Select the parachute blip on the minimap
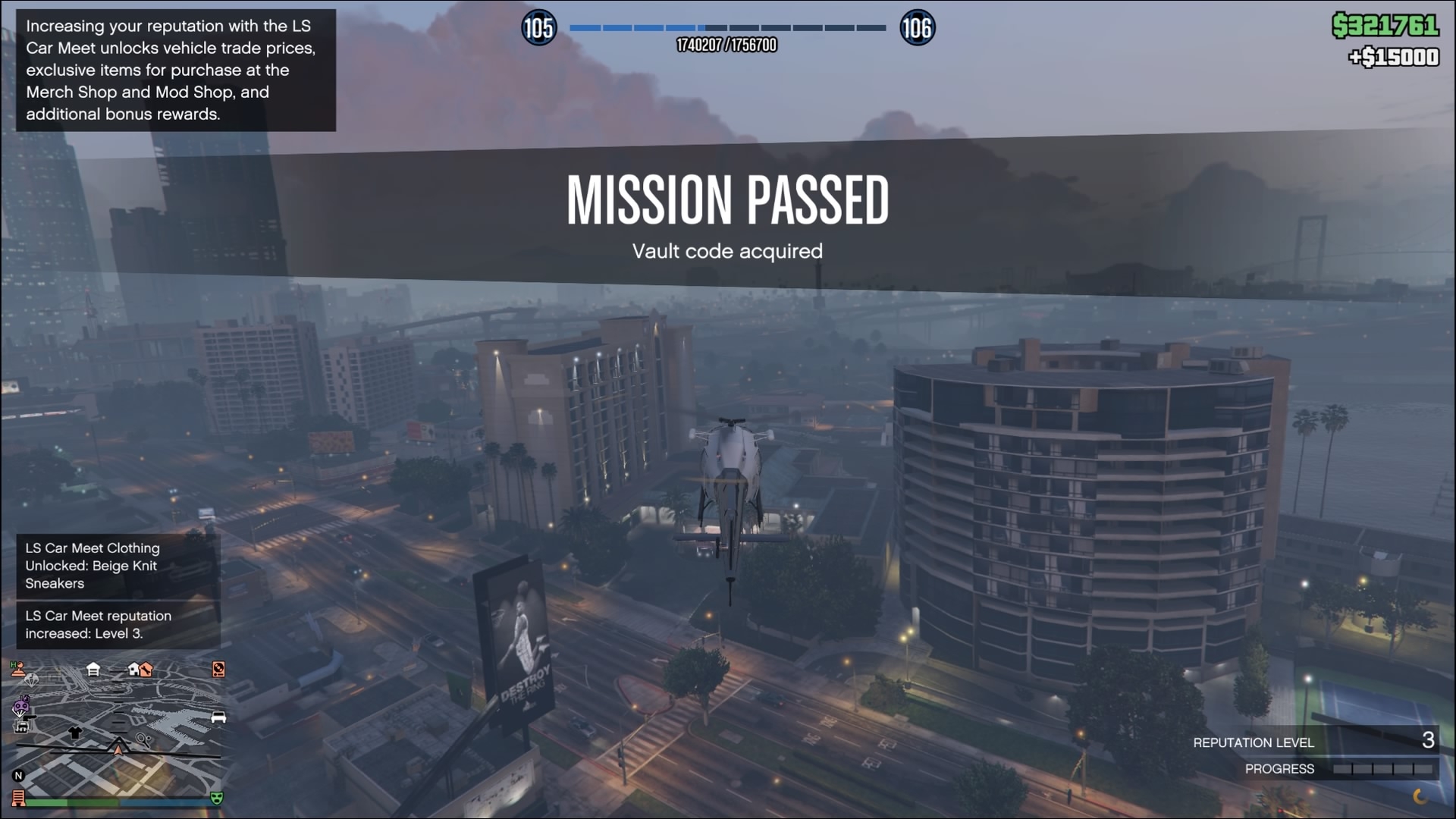This screenshot has height=819, width=1456. click(x=31, y=679)
